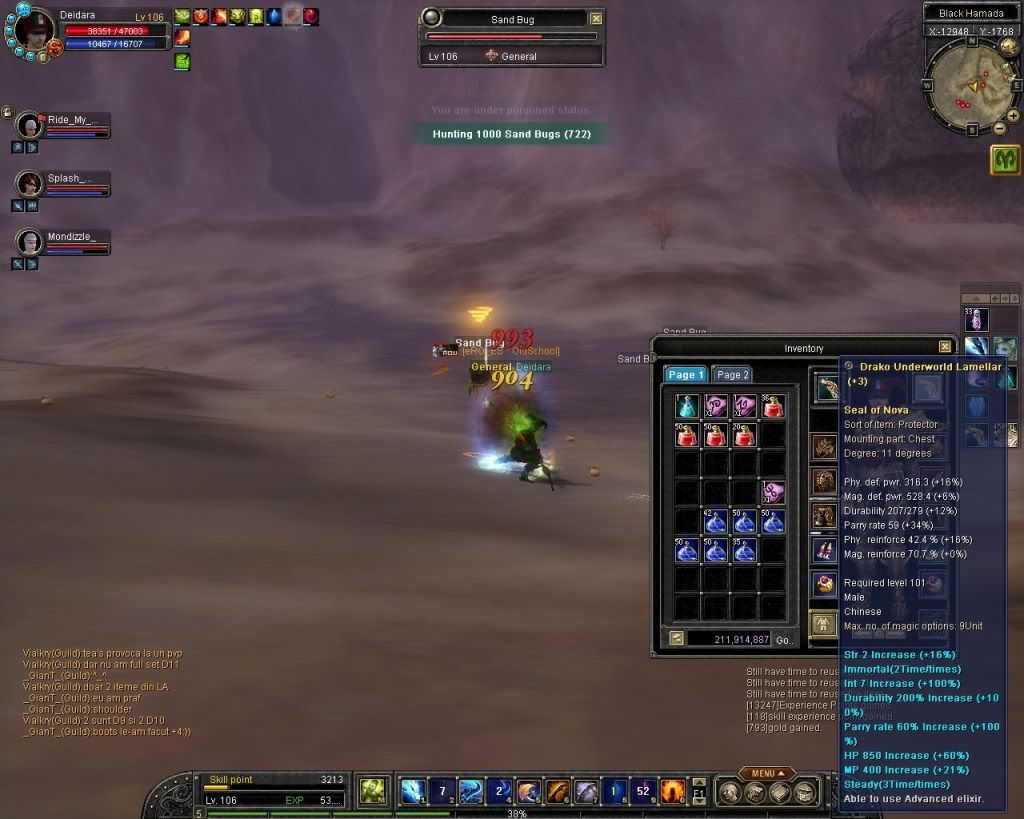Viewport: 1024px width, 819px height.
Task: Close the Sand Bug target window
Action: 596,18
